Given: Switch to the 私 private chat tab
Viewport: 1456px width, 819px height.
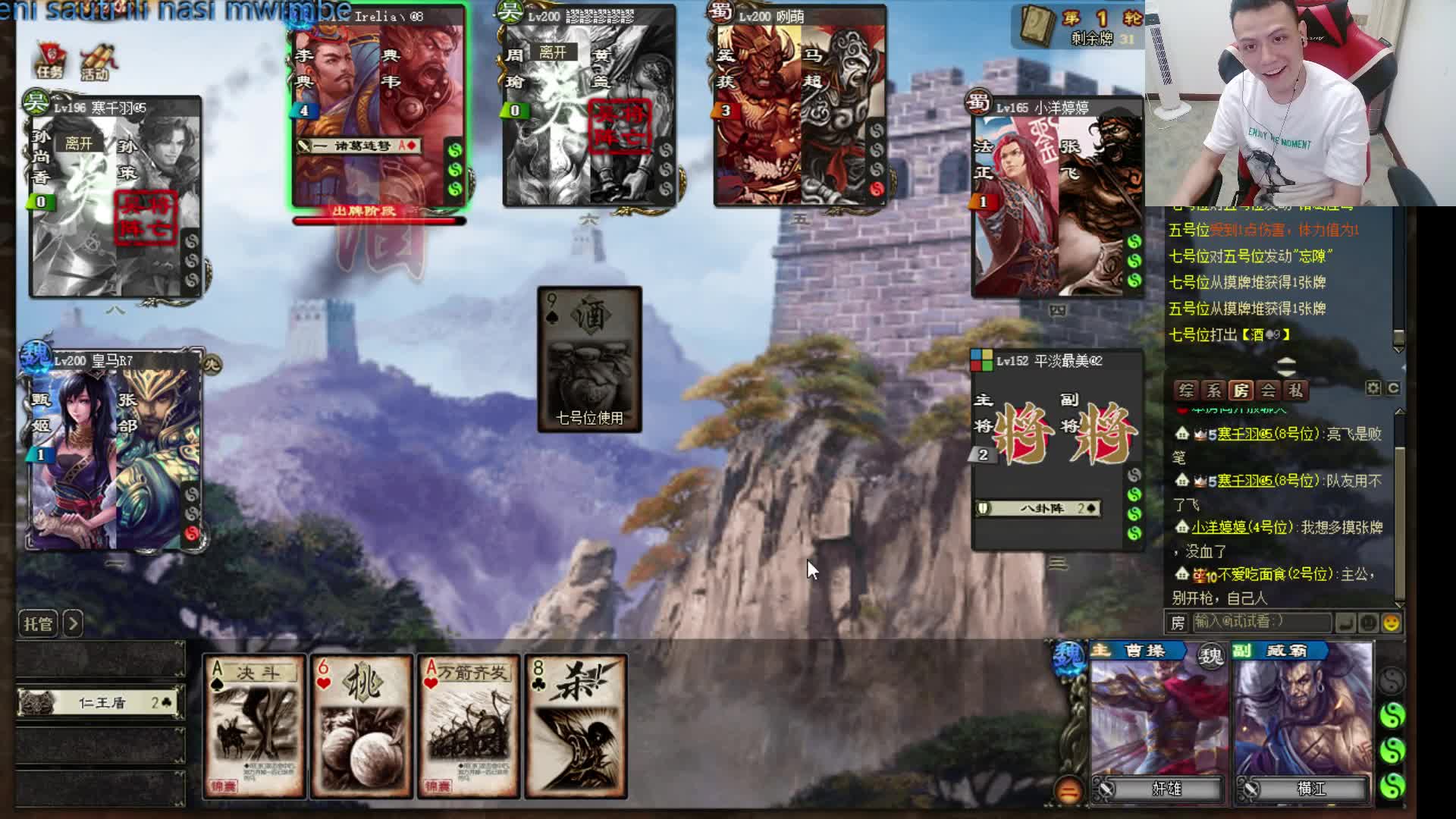Looking at the screenshot, I should 1295,391.
